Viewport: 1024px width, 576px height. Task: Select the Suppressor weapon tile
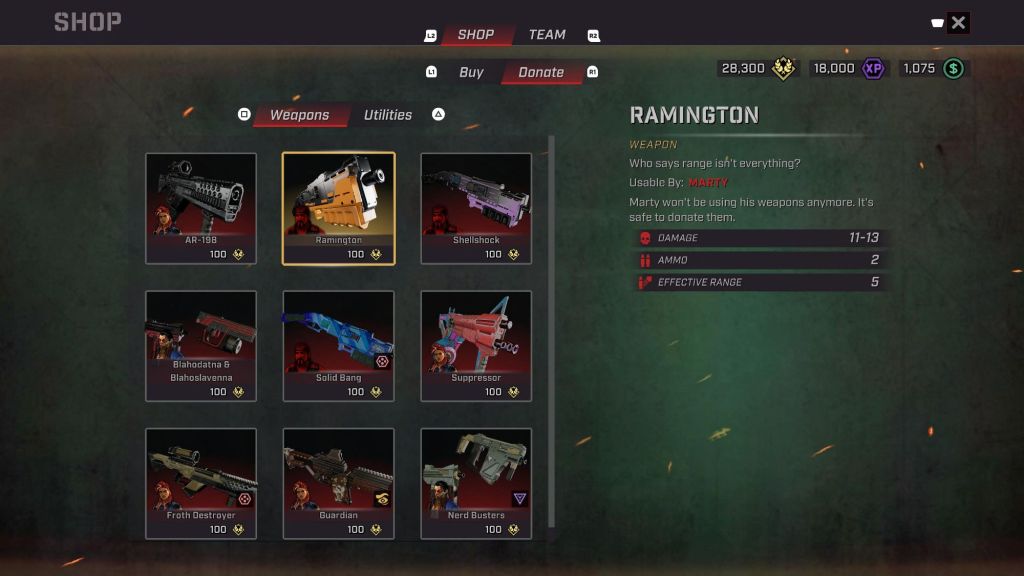476,346
